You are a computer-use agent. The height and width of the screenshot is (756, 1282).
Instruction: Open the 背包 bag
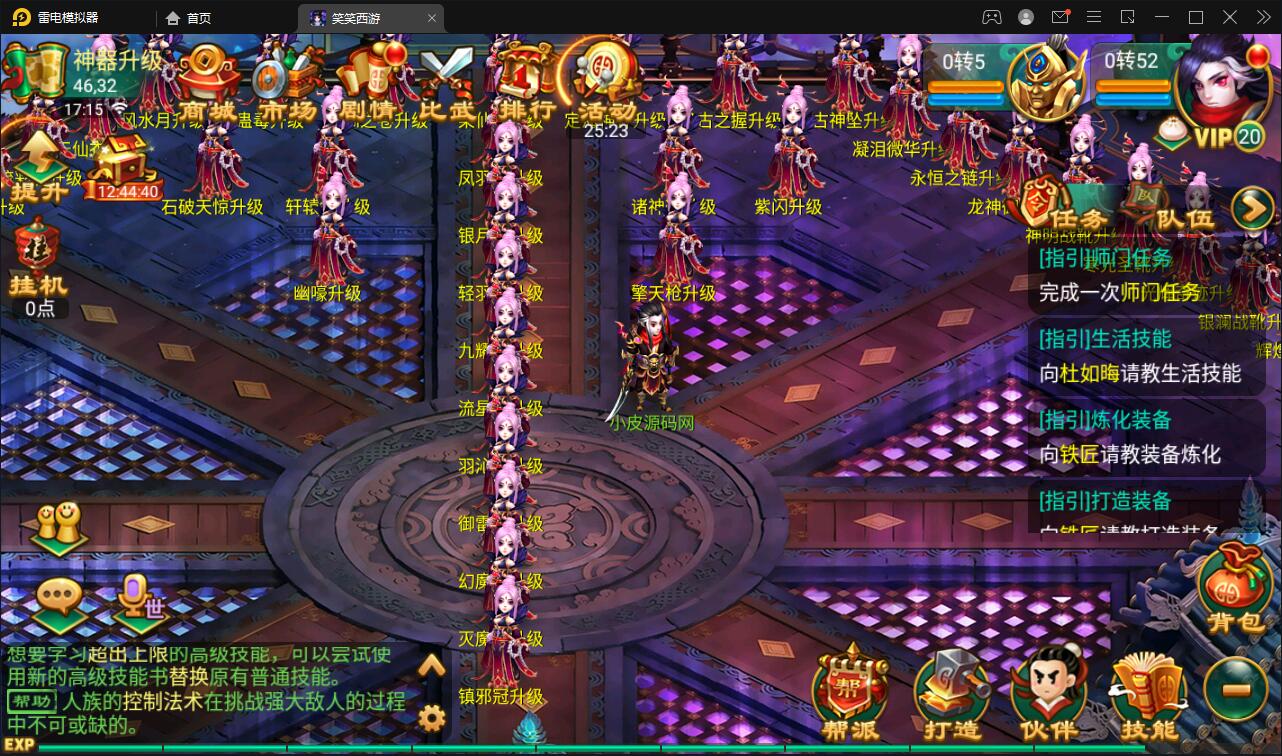click(1235, 592)
